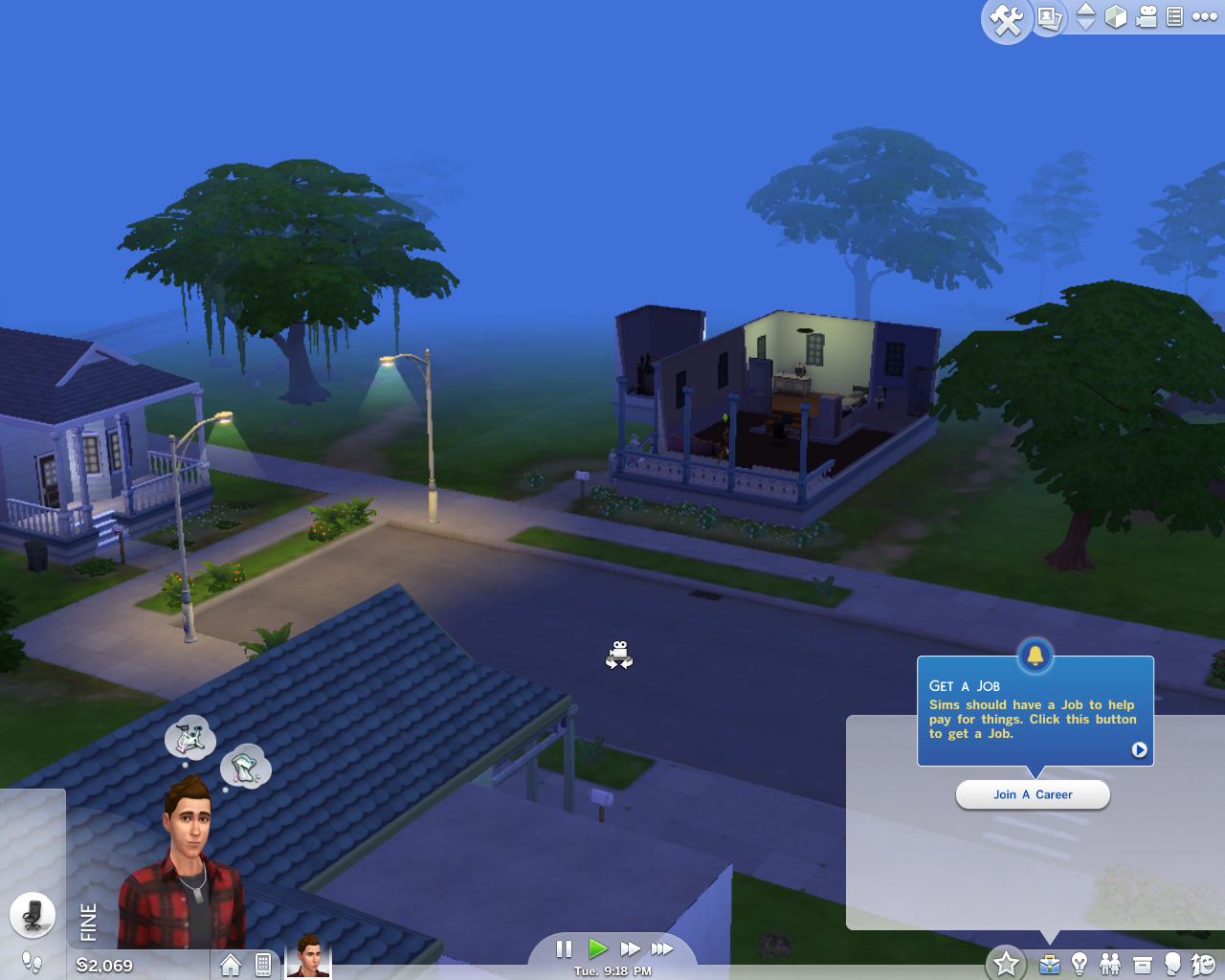Toggle walls view with the cube icon
Viewport: 1225px width, 980px height.
click(x=1116, y=16)
